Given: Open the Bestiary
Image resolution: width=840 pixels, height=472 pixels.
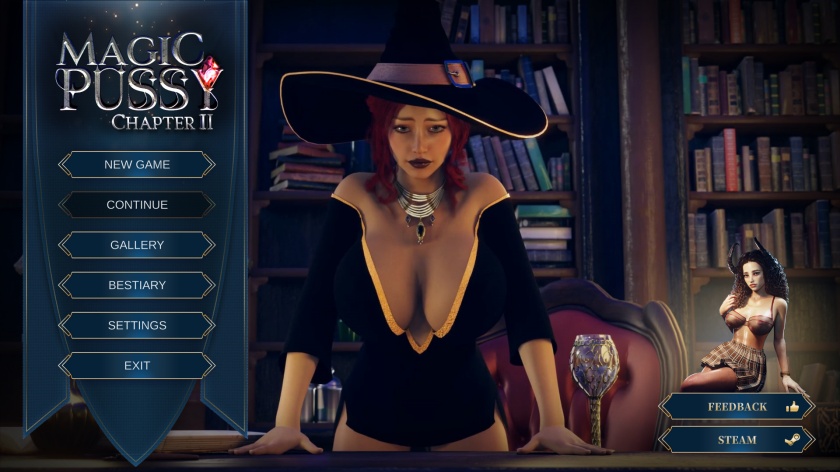Looking at the screenshot, I should pos(137,285).
